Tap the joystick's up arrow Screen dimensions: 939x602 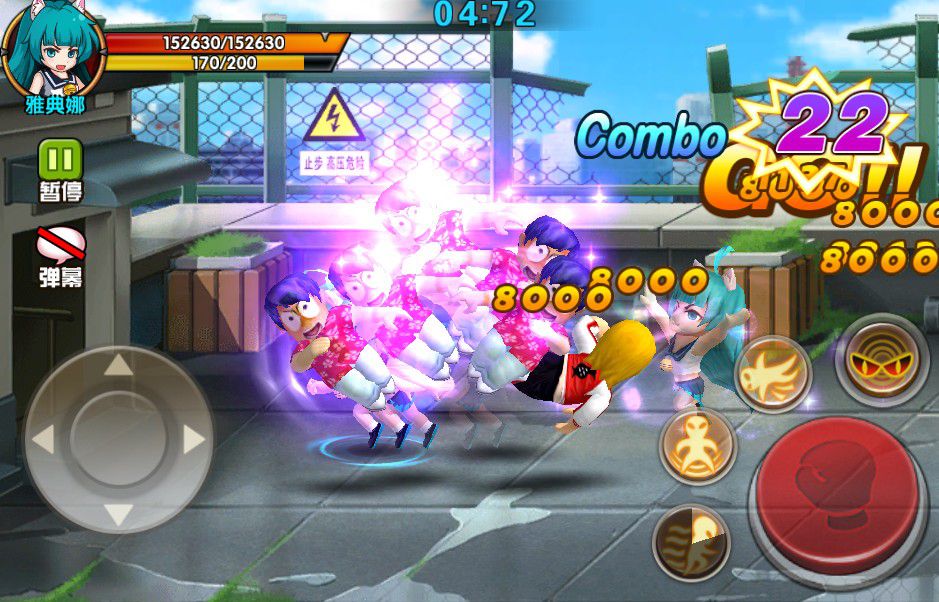(118, 365)
